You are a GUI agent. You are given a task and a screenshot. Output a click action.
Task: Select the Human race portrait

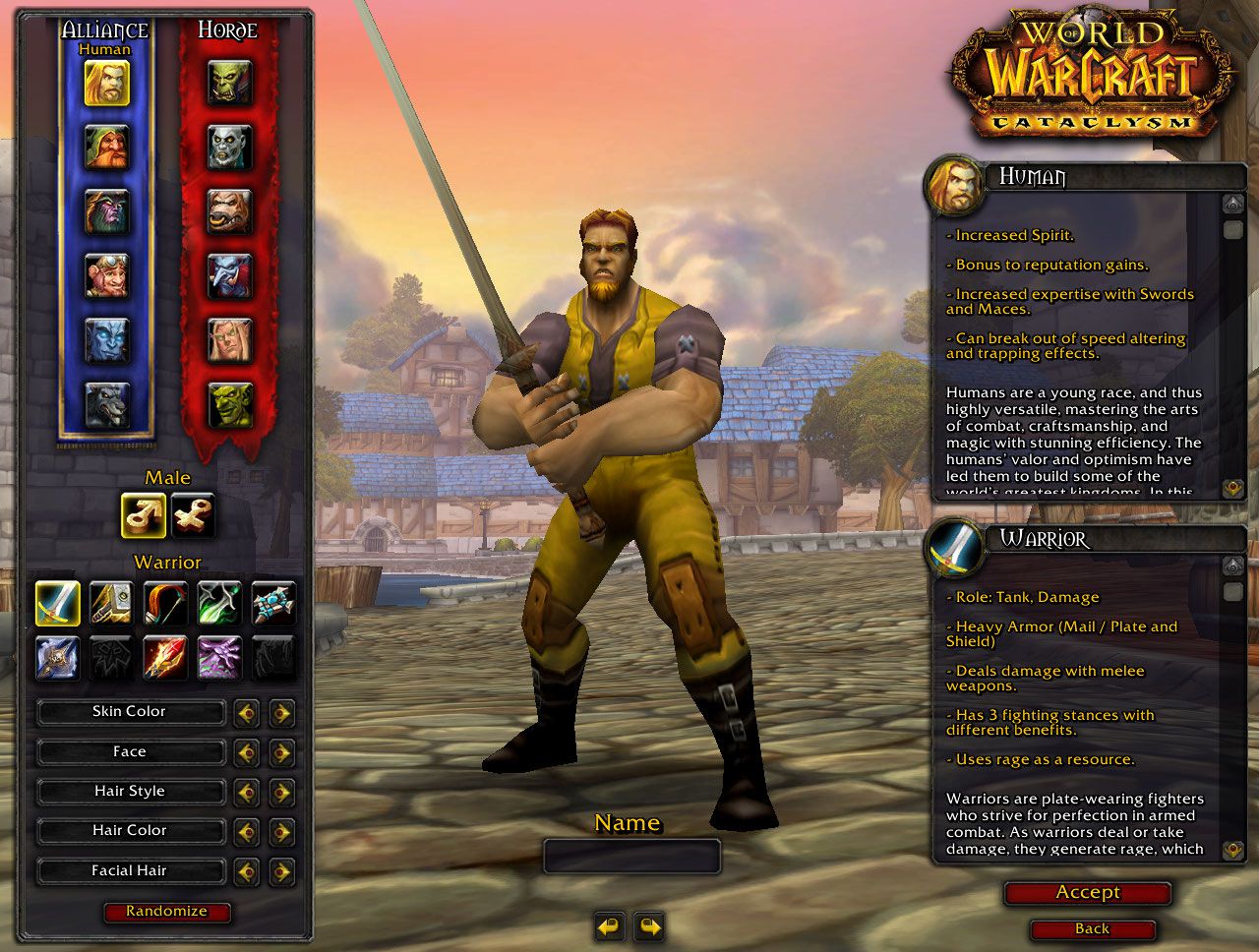[106, 84]
